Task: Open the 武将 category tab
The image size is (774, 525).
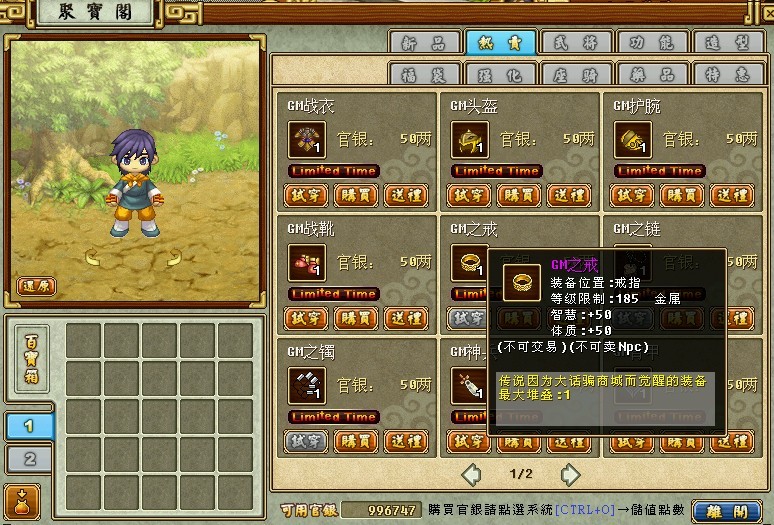Action: (576, 42)
